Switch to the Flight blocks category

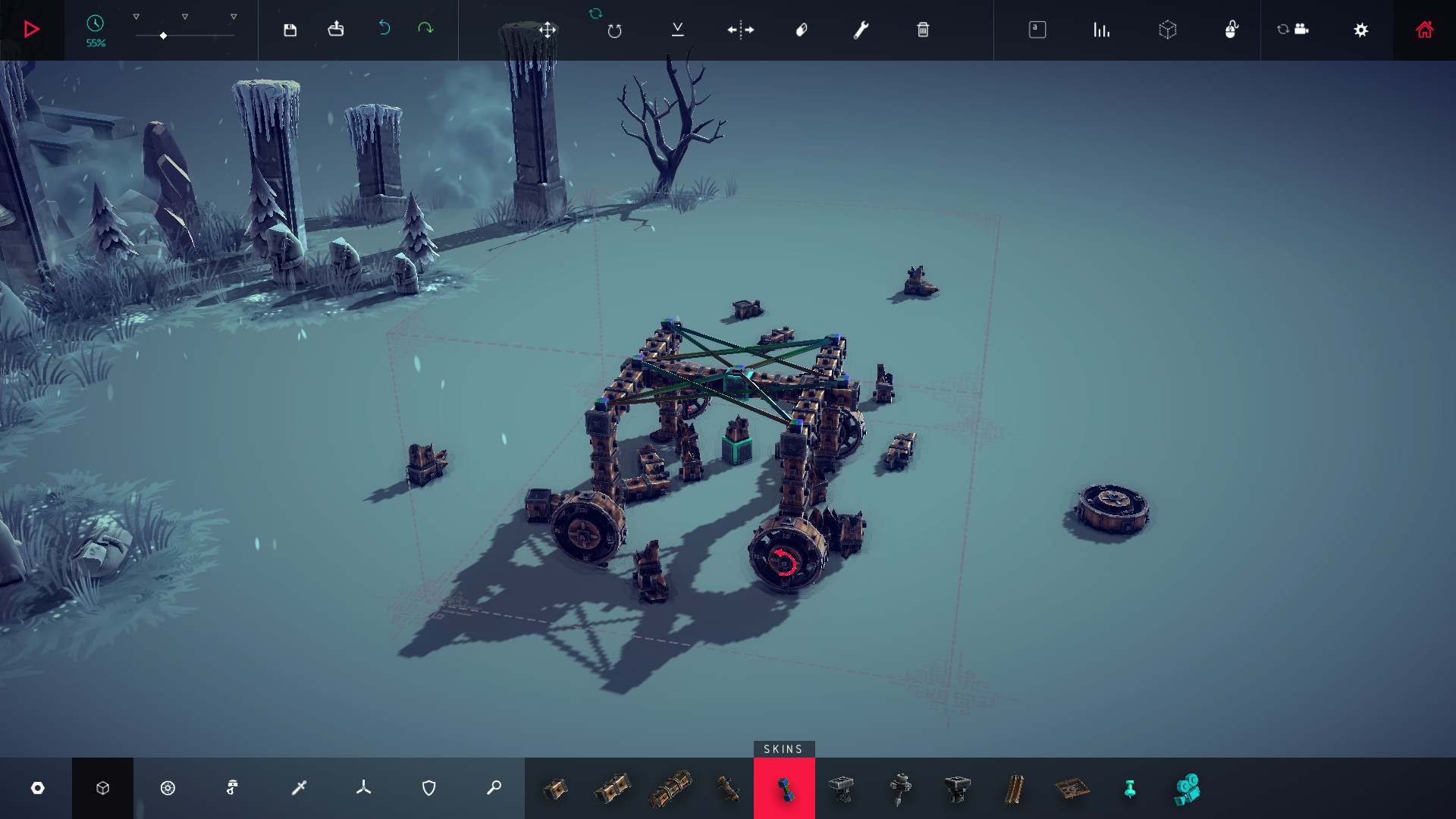[363, 788]
